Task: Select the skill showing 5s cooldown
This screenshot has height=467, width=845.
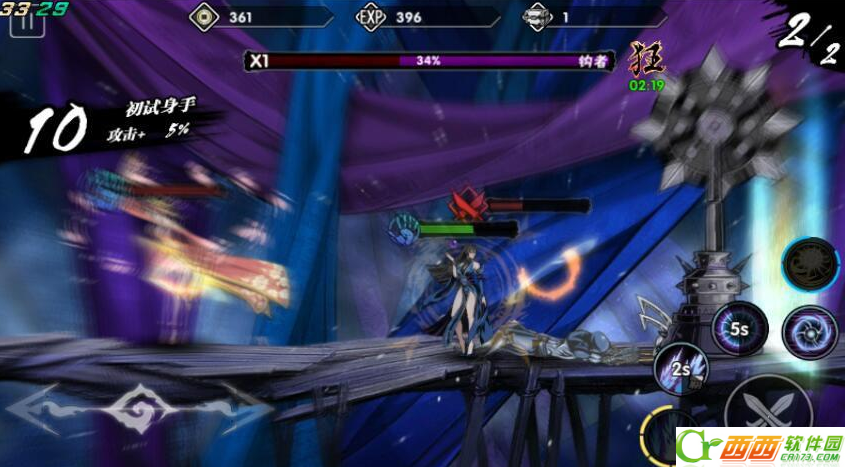Action: coord(739,328)
